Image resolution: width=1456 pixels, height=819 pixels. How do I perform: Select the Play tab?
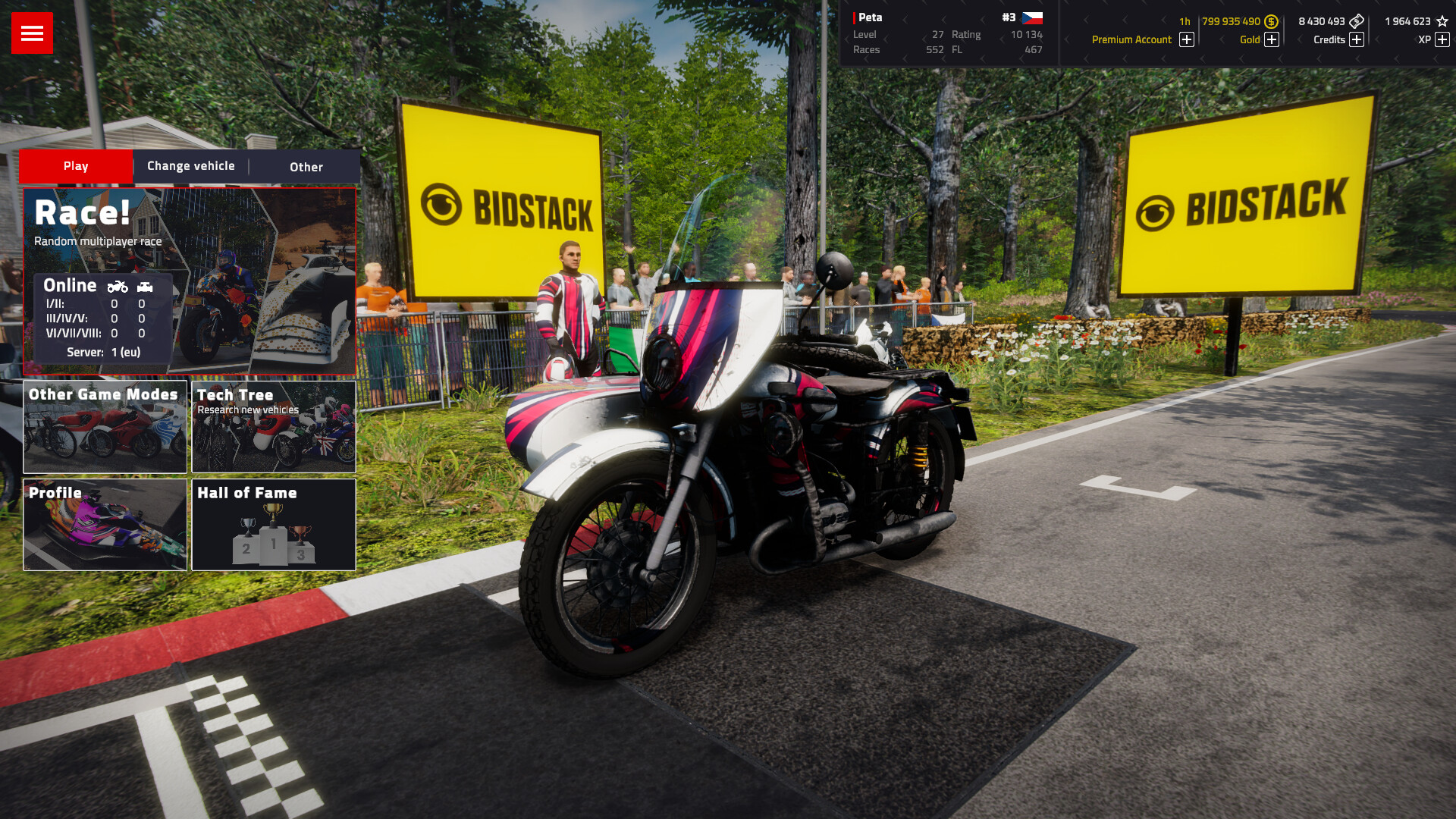(76, 166)
